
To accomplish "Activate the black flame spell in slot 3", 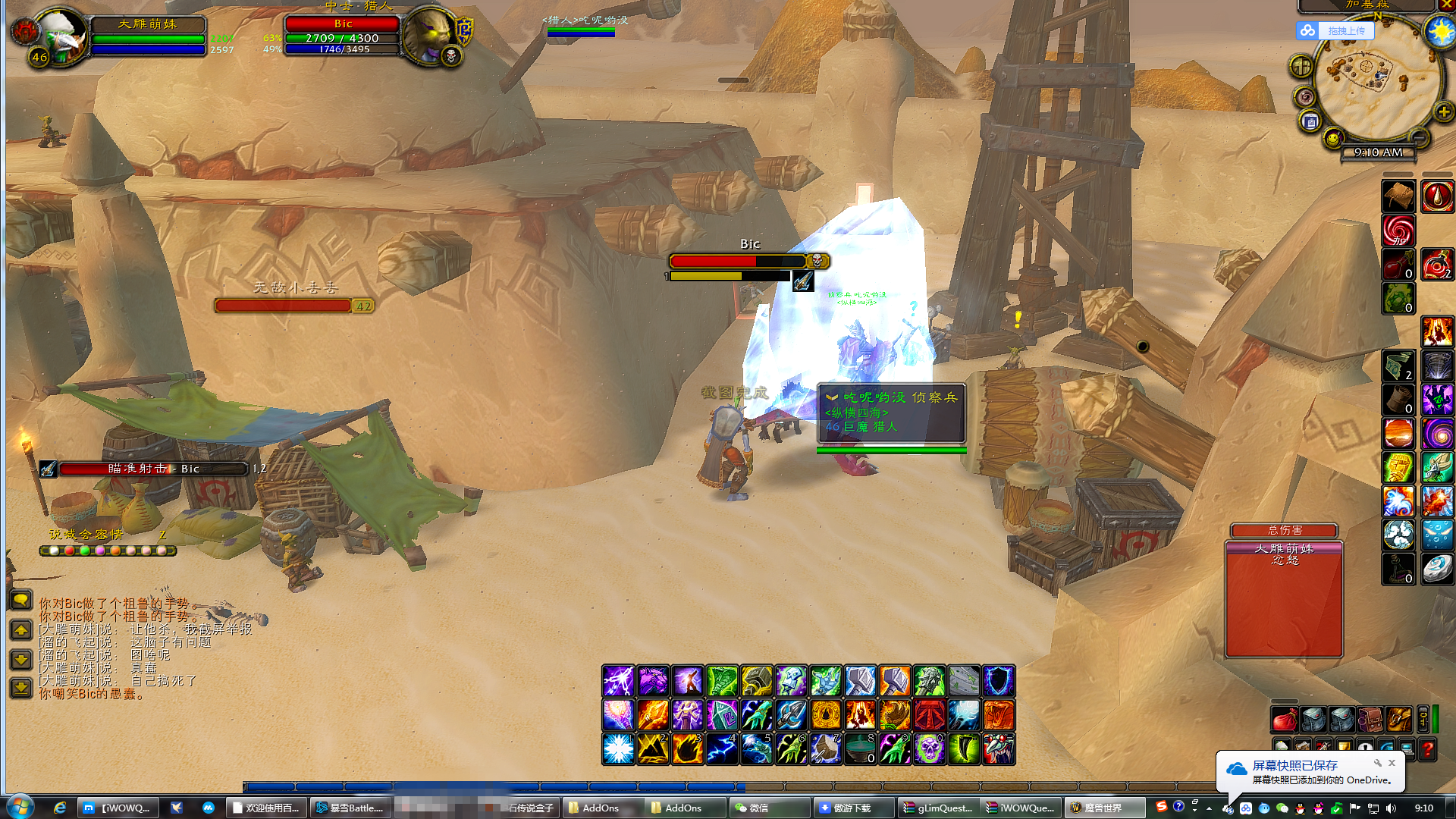I will click(687, 749).
